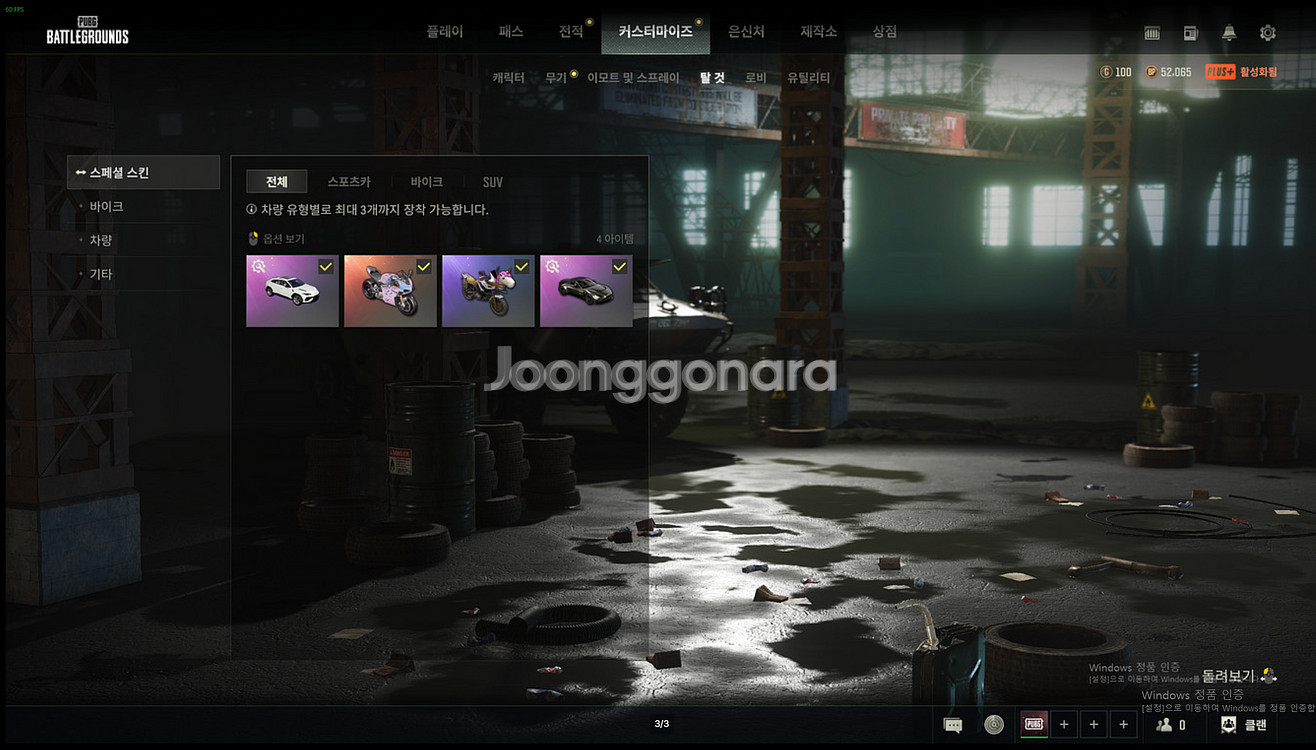Open the settings gear icon
1316x750 pixels.
[1268, 33]
